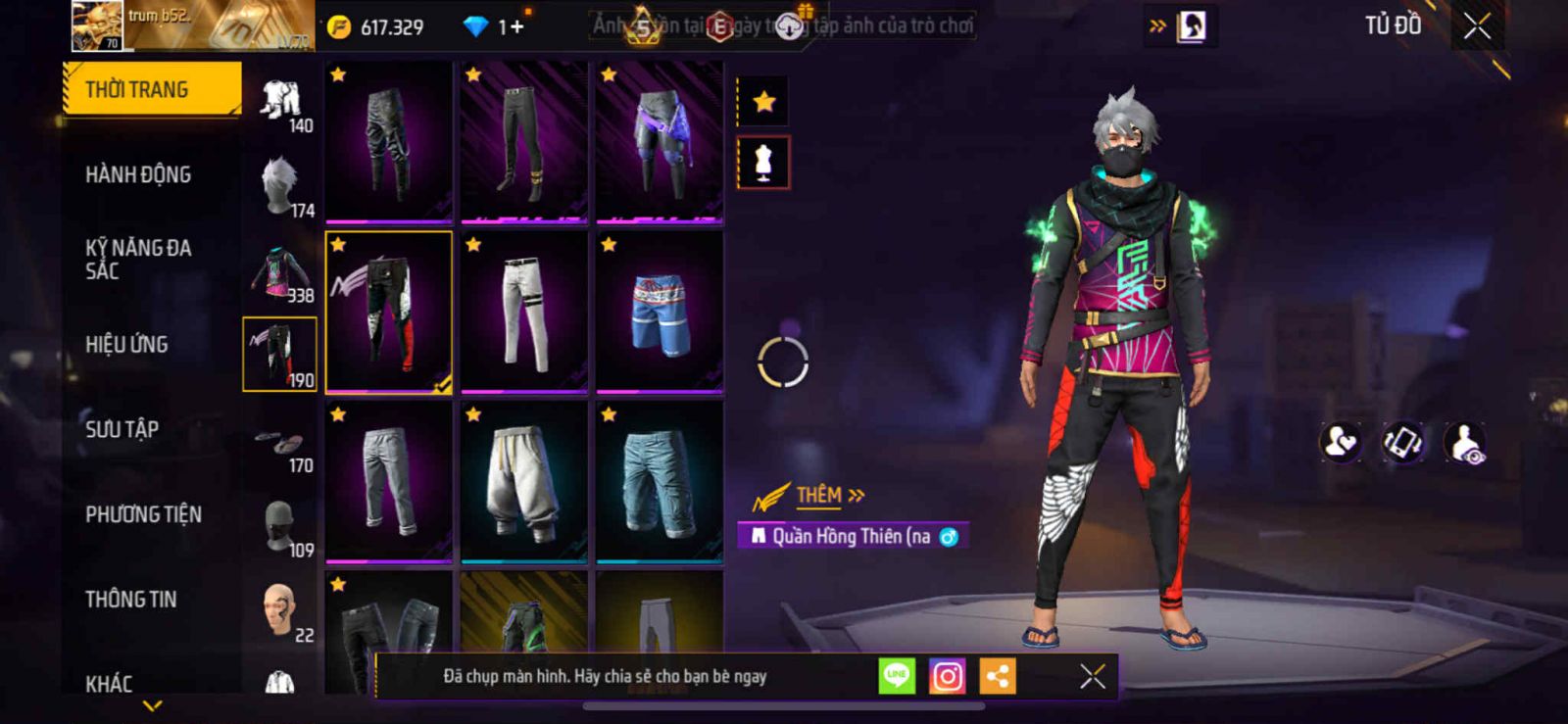This screenshot has width=1568, height=724.
Task: Show favorites with the star filter
Action: coord(763,101)
